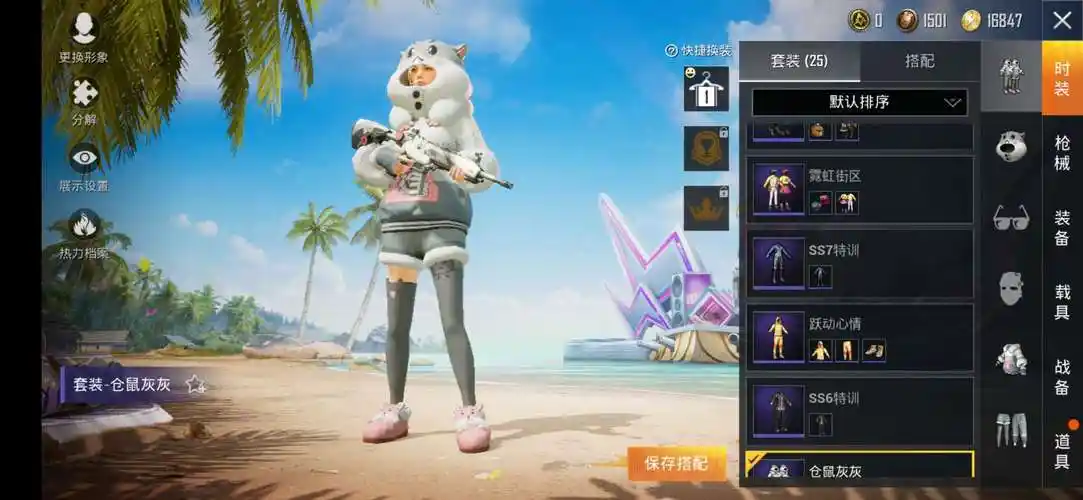Click the 保存搭配 button

pos(676,463)
